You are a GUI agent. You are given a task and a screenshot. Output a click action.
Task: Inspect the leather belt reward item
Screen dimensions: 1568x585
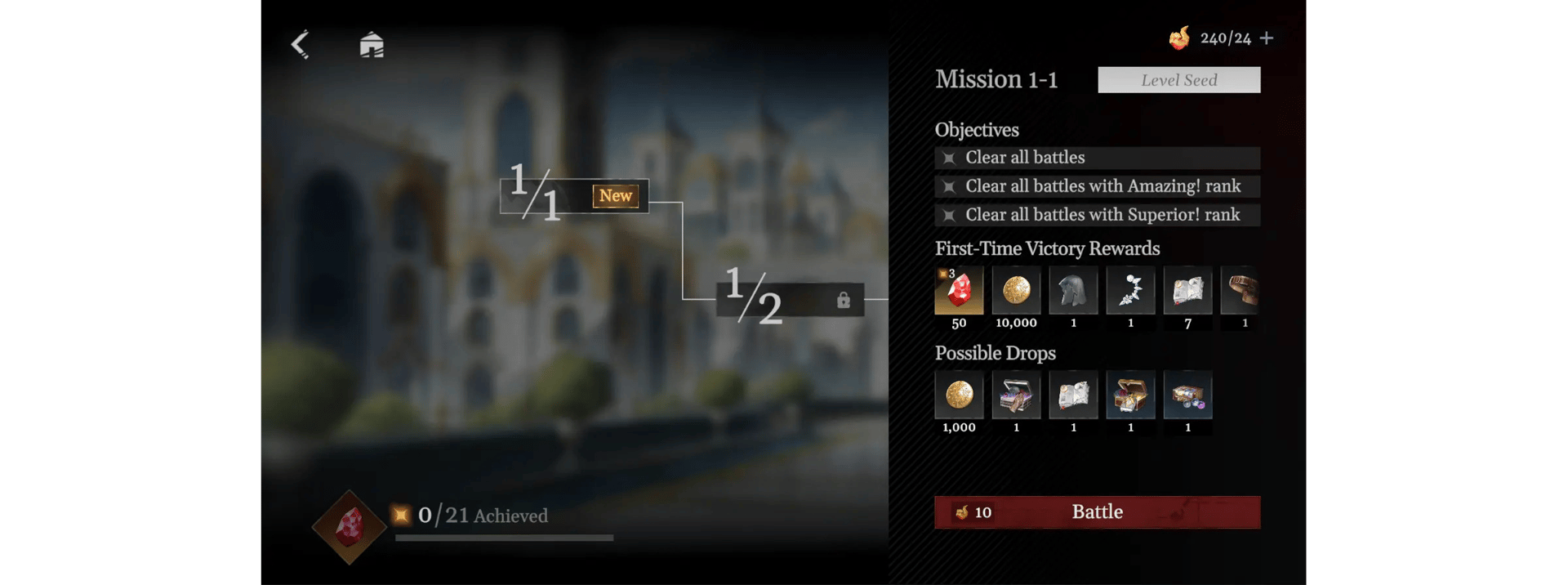(1240, 291)
